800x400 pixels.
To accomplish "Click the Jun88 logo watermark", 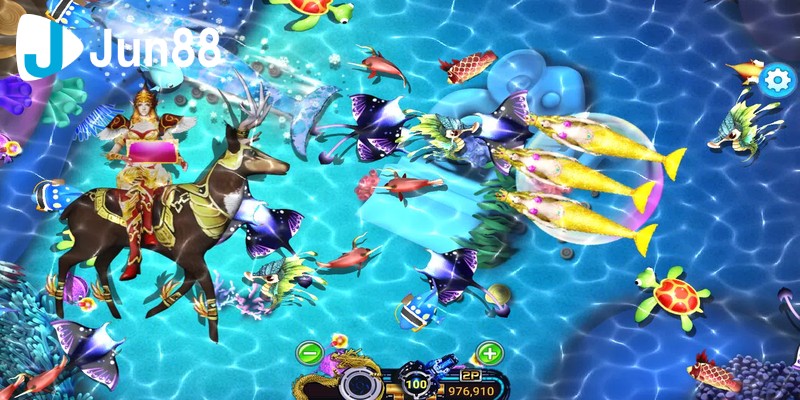I will 118,48.
